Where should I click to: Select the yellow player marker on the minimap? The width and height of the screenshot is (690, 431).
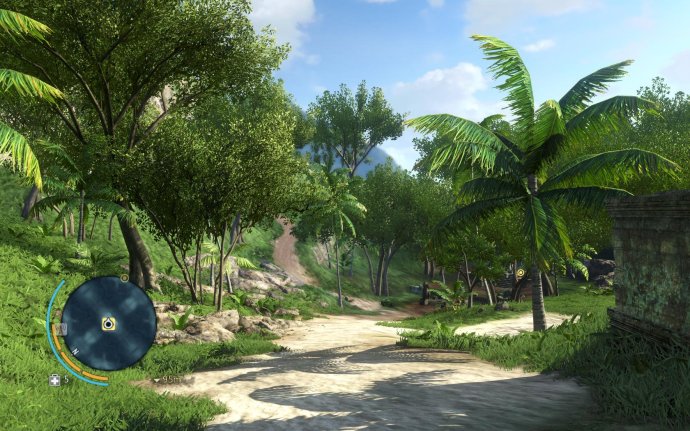coord(108,324)
